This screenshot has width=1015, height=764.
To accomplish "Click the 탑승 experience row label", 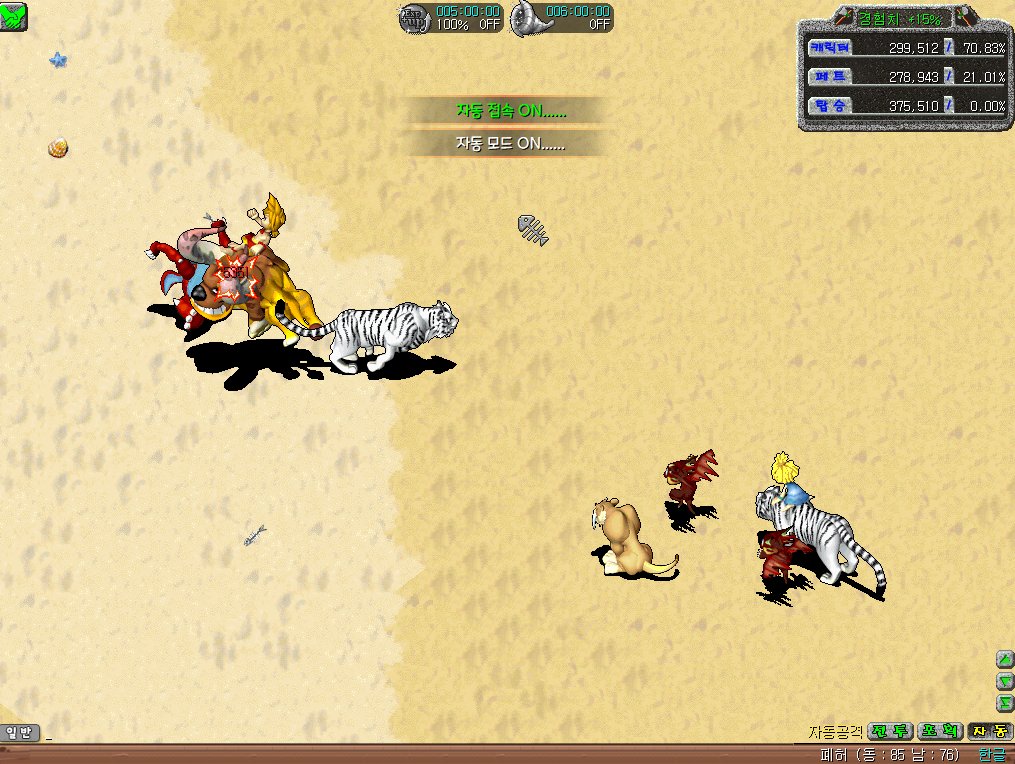I will coord(828,105).
